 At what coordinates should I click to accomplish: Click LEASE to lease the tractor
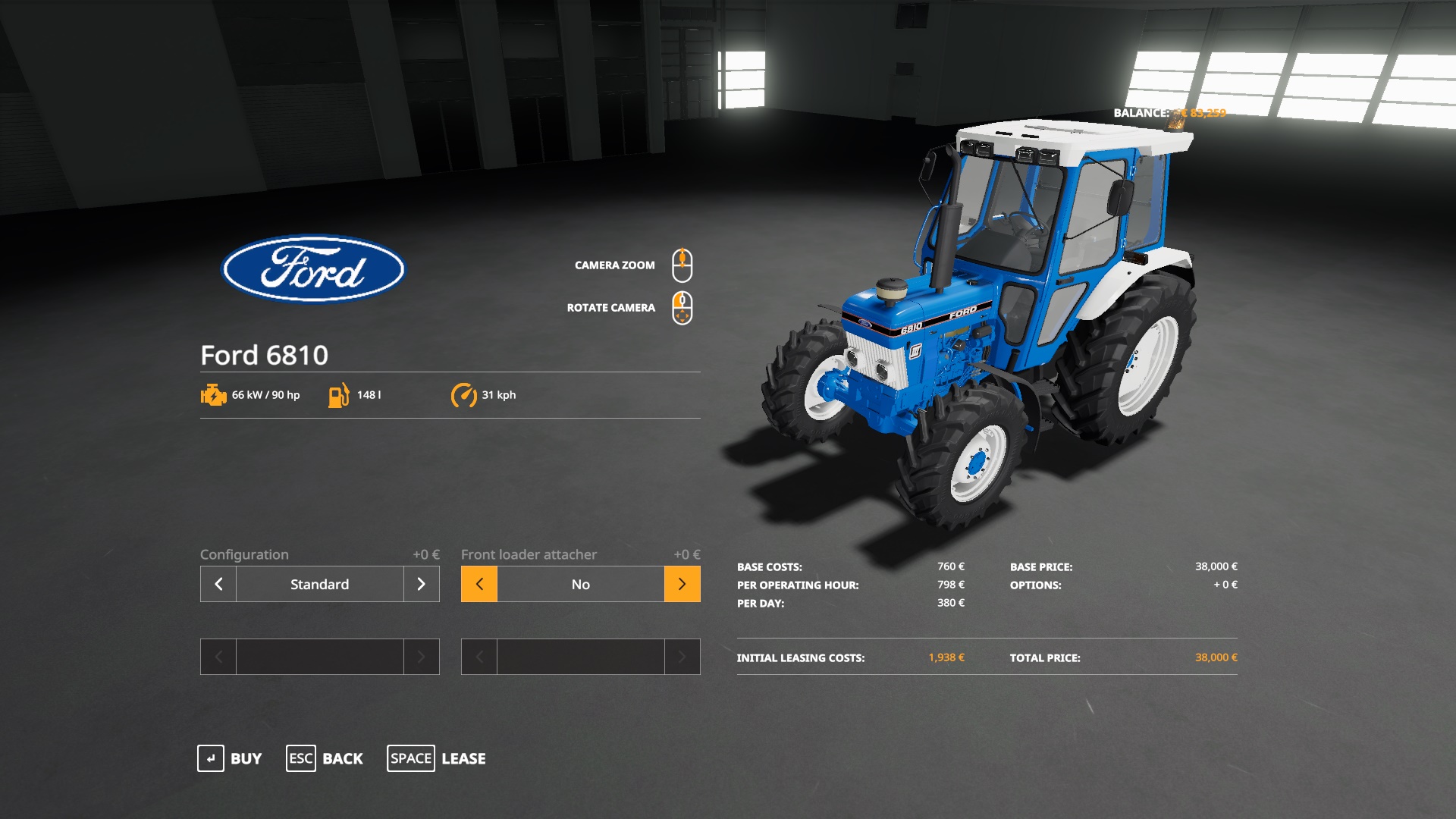click(x=463, y=758)
